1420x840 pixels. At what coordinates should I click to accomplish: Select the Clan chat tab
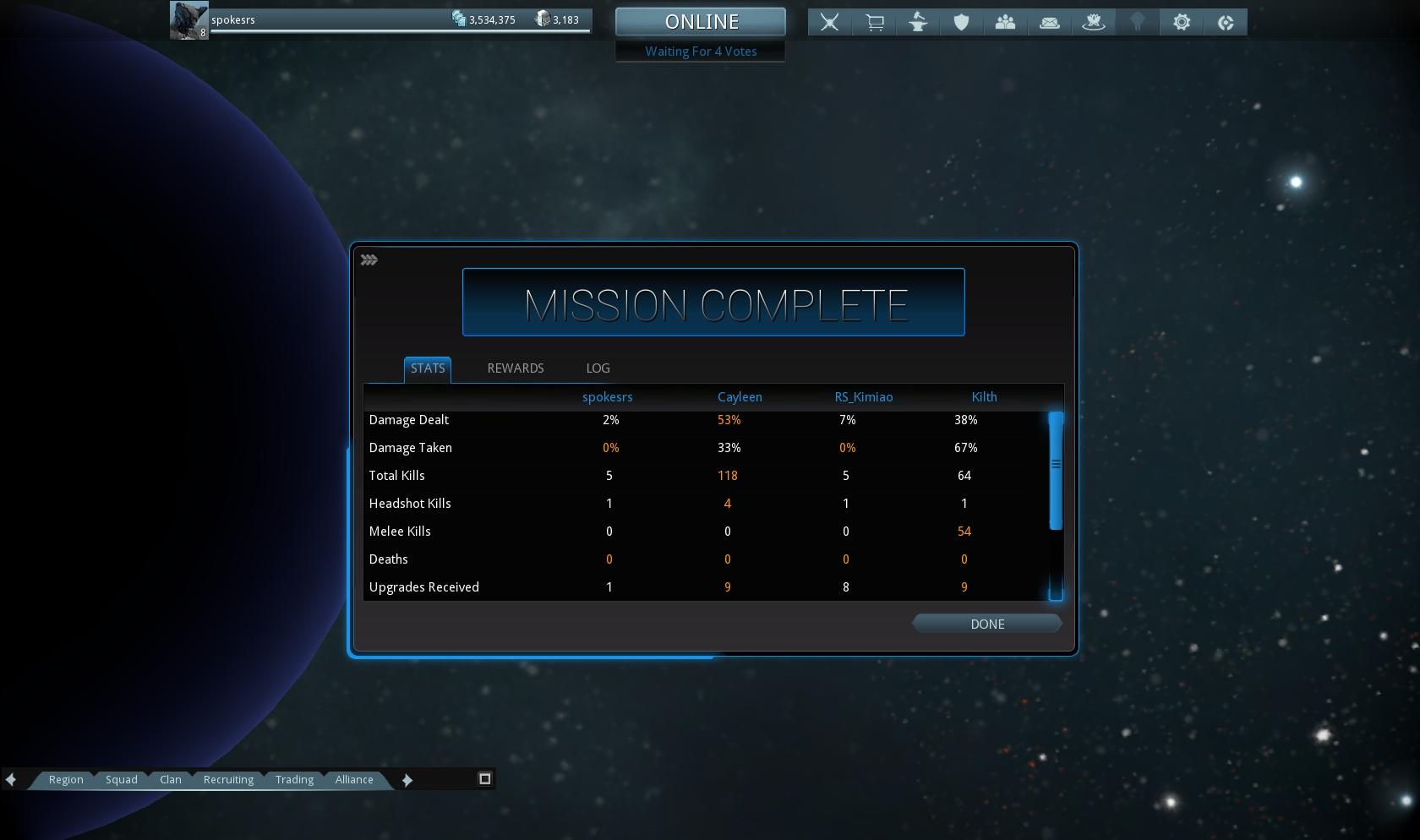point(171,779)
